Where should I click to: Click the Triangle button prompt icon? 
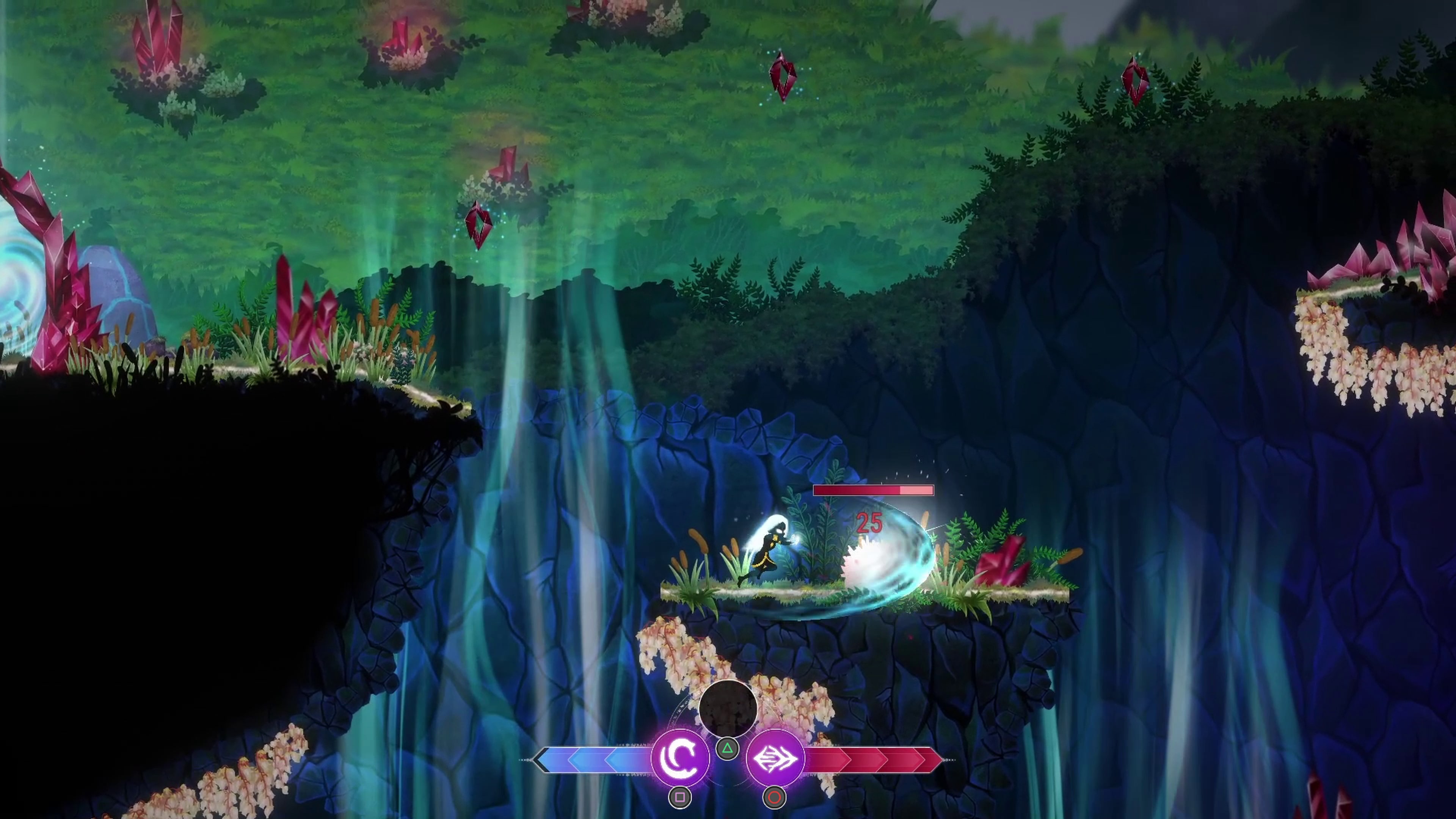[728, 749]
